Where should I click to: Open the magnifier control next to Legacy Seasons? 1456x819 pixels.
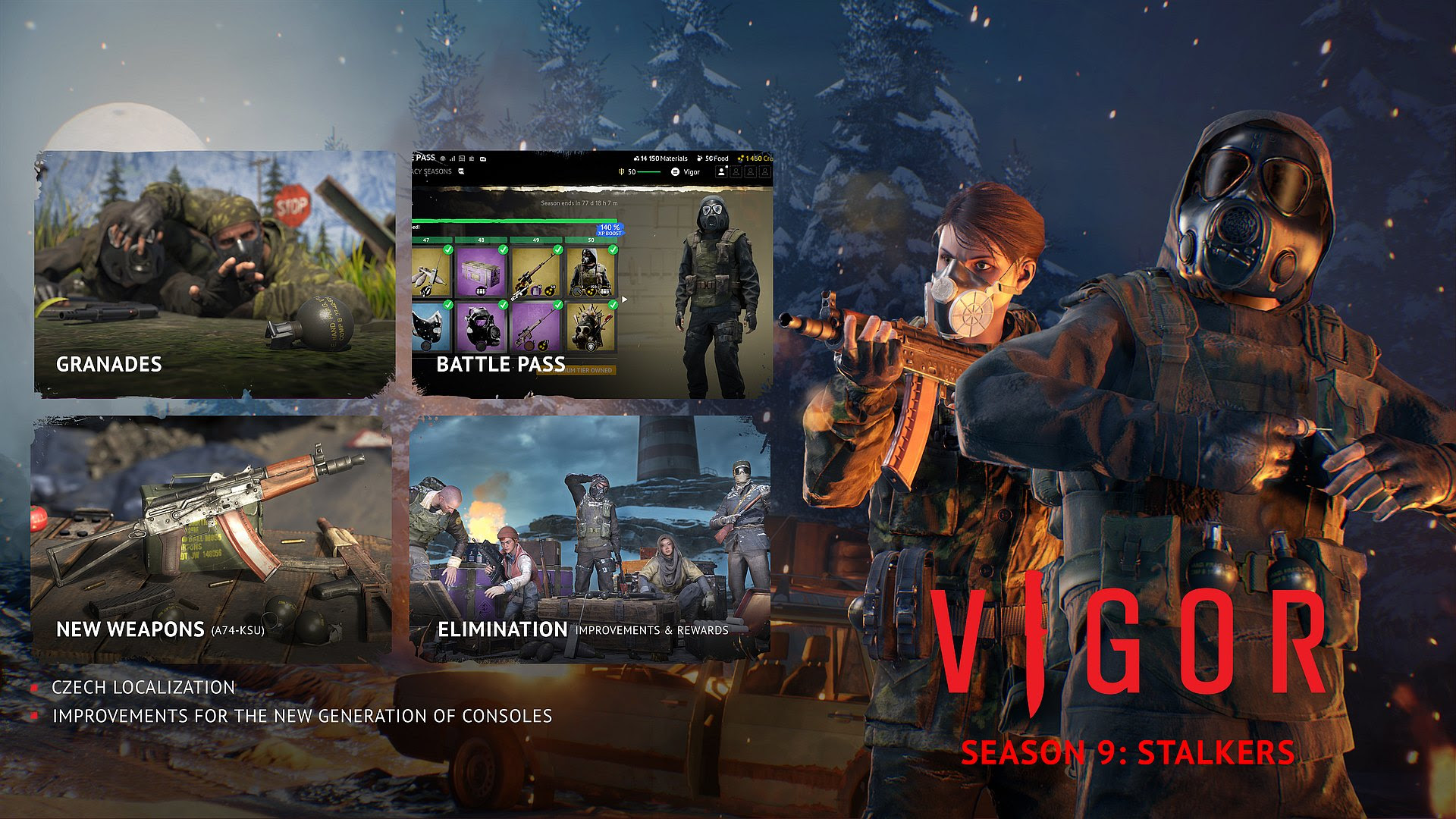pos(461,172)
